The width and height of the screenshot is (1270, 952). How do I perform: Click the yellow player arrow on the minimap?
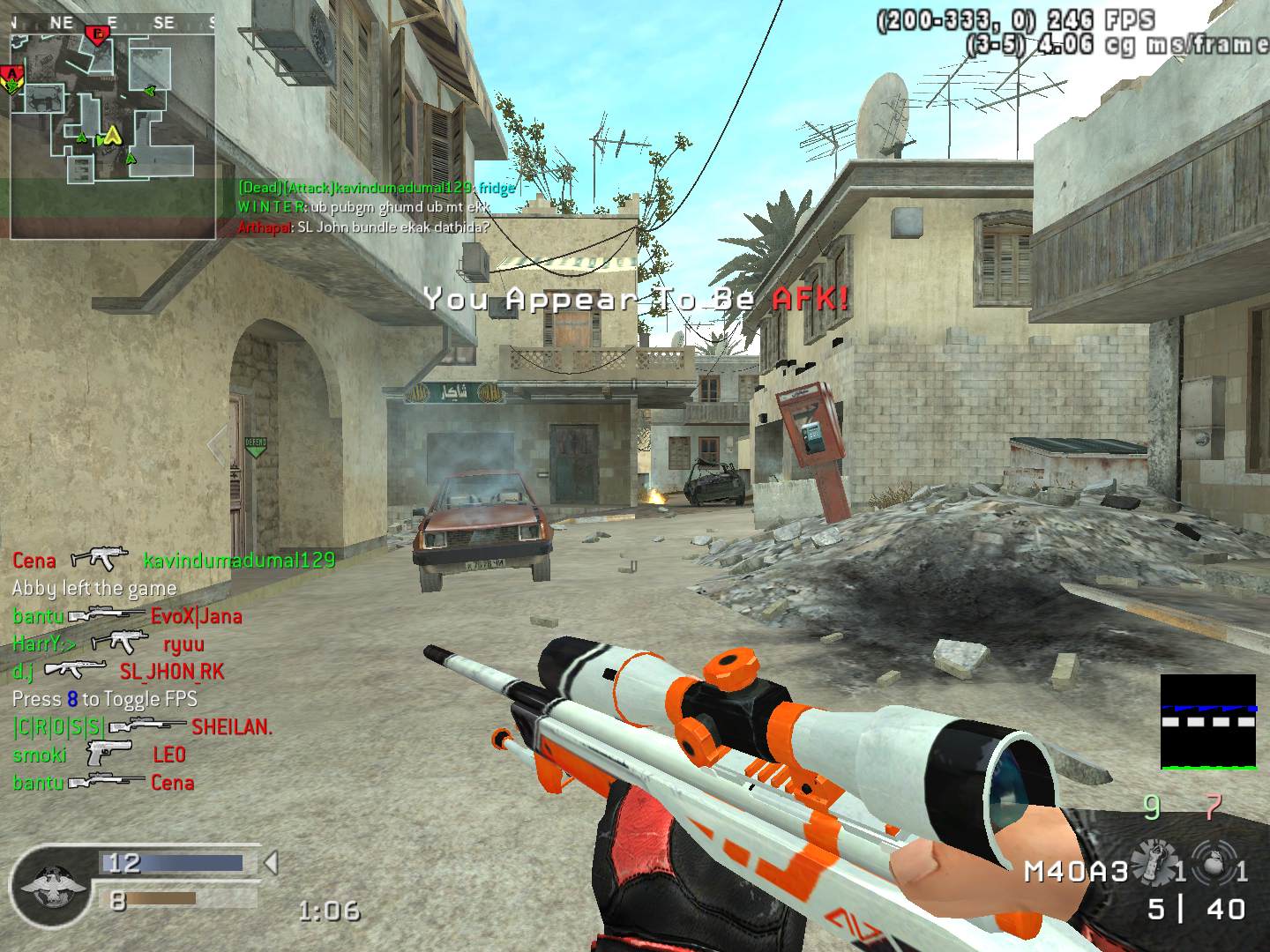[112, 135]
